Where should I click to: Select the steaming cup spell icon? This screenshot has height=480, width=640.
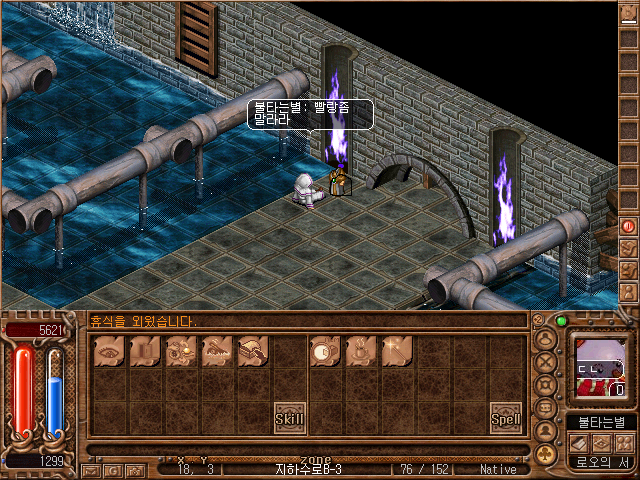361,350
